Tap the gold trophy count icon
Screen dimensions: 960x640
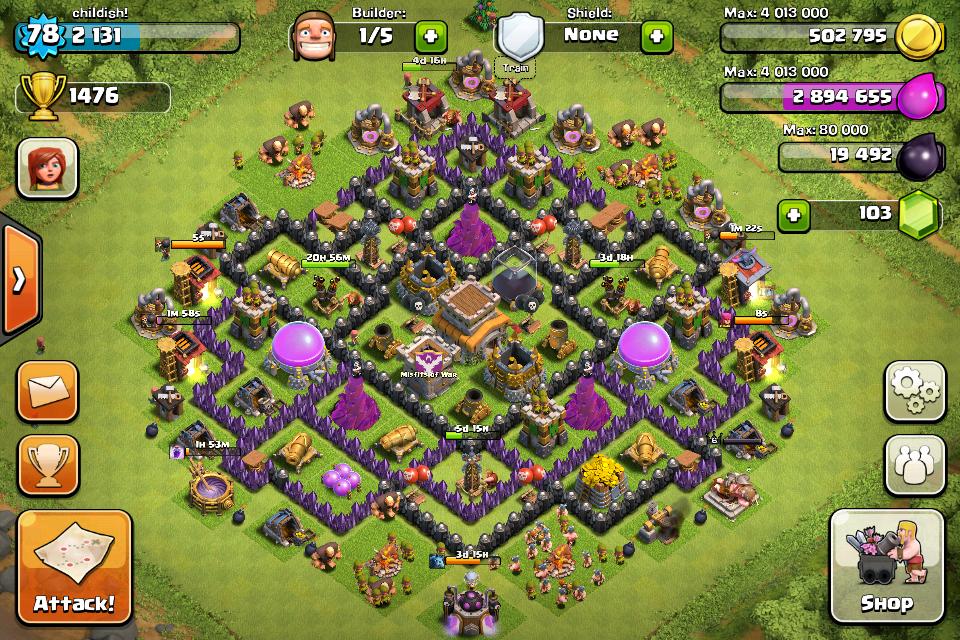(39, 96)
